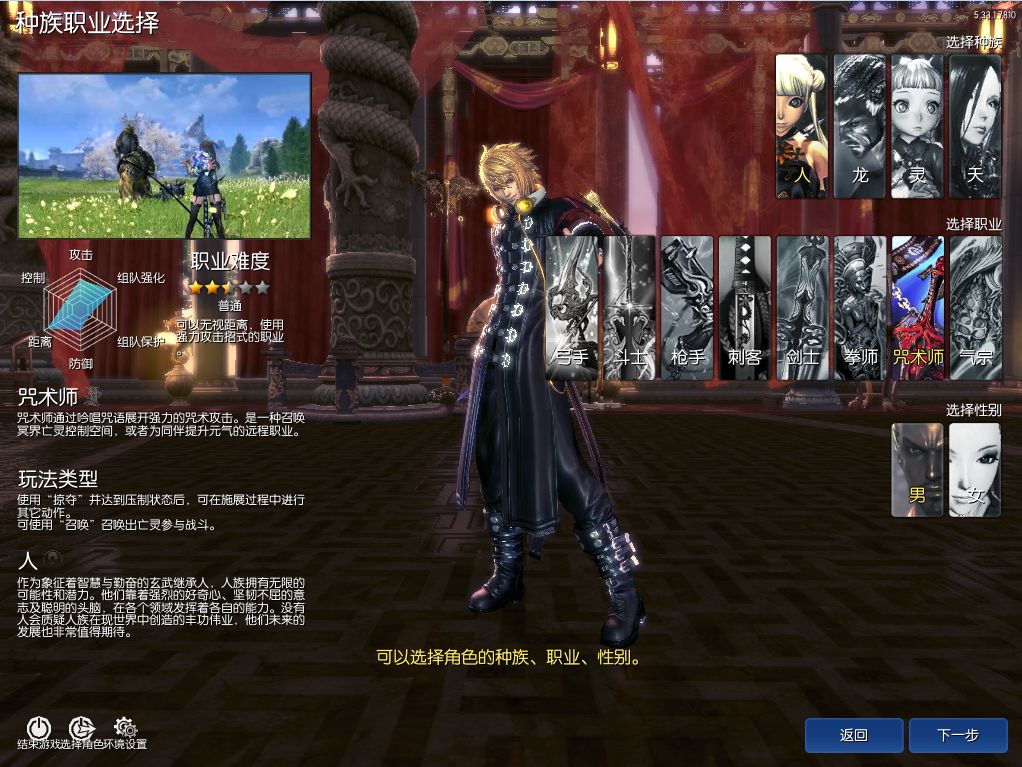
Task: Choose the 气宗 class card
Action: pos(975,307)
